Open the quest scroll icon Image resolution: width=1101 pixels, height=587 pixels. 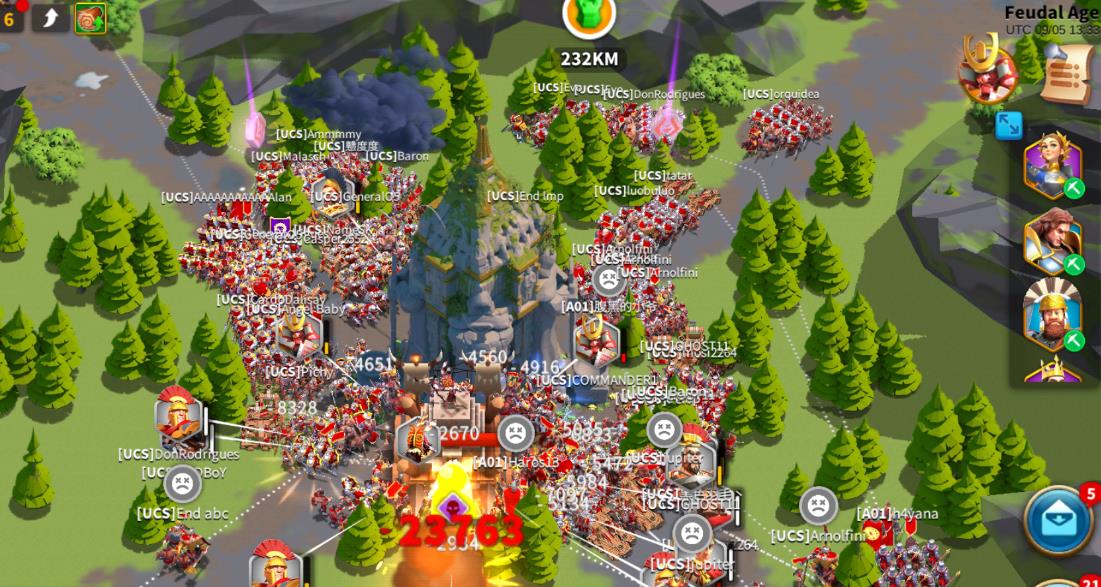tap(1066, 73)
